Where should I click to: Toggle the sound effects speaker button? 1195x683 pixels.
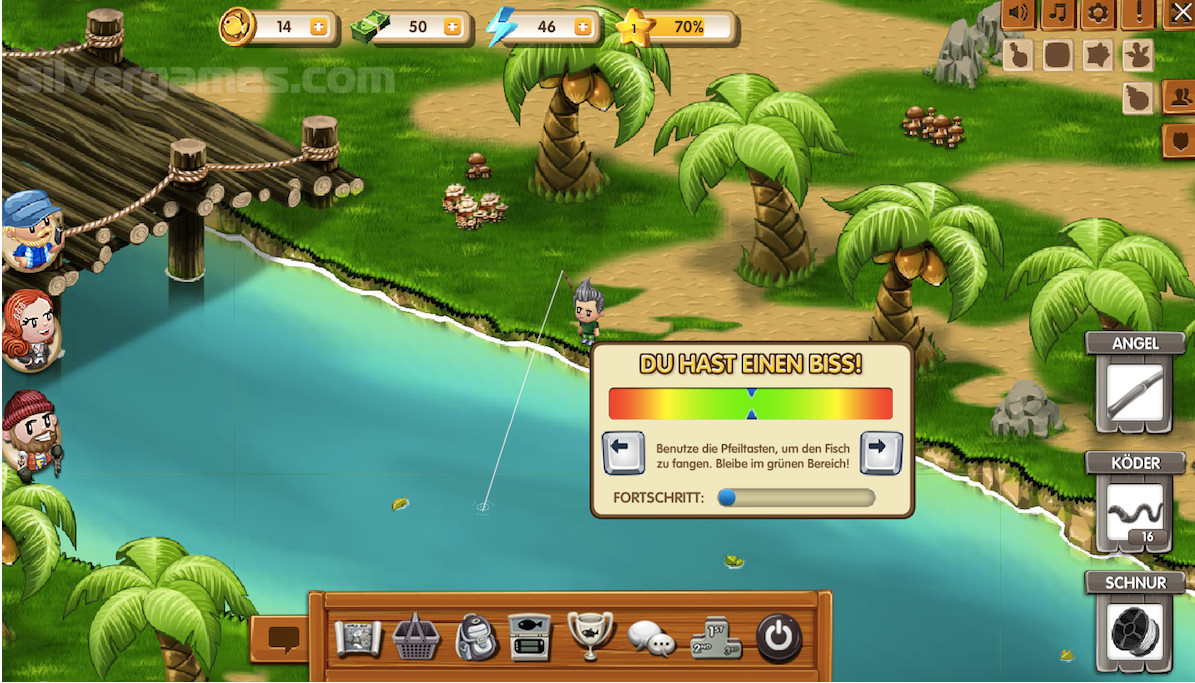[x=1017, y=13]
